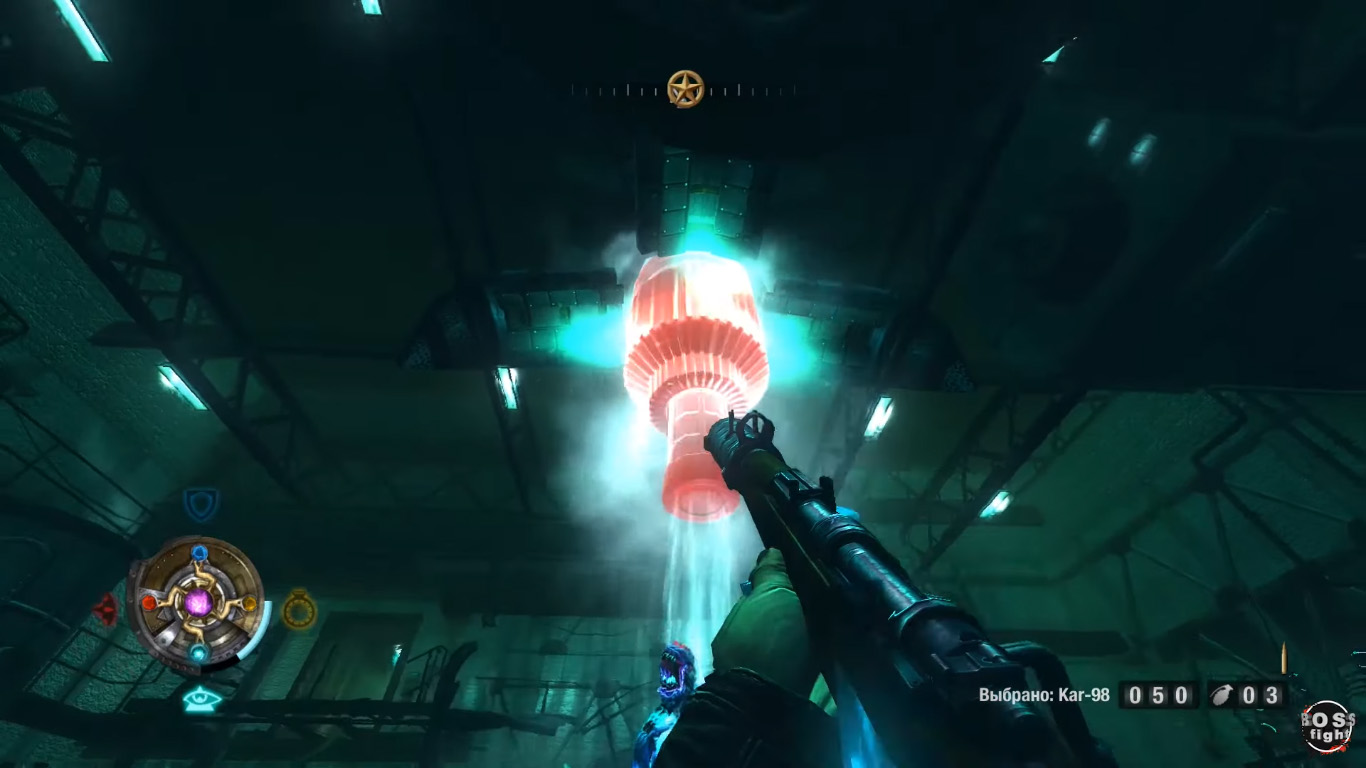This screenshot has width=1366, height=768.
Task: Activate the blue Shield power icon
Action: pos(201,503)
